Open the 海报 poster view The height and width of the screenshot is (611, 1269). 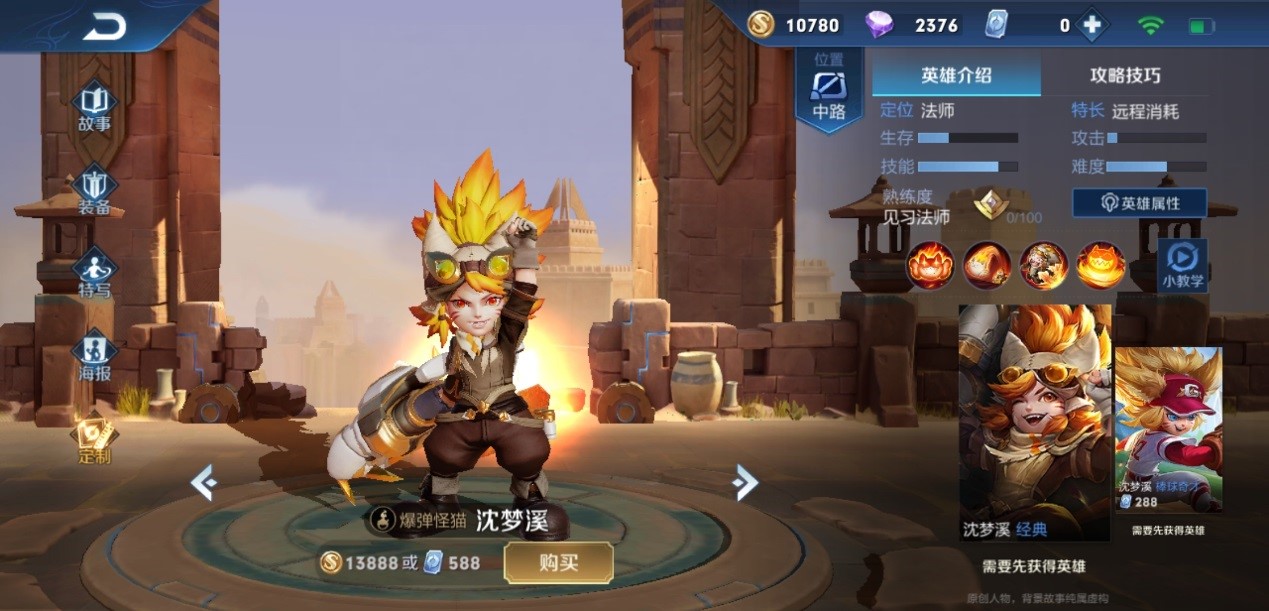pyautogui.click(x=95, y=357)
